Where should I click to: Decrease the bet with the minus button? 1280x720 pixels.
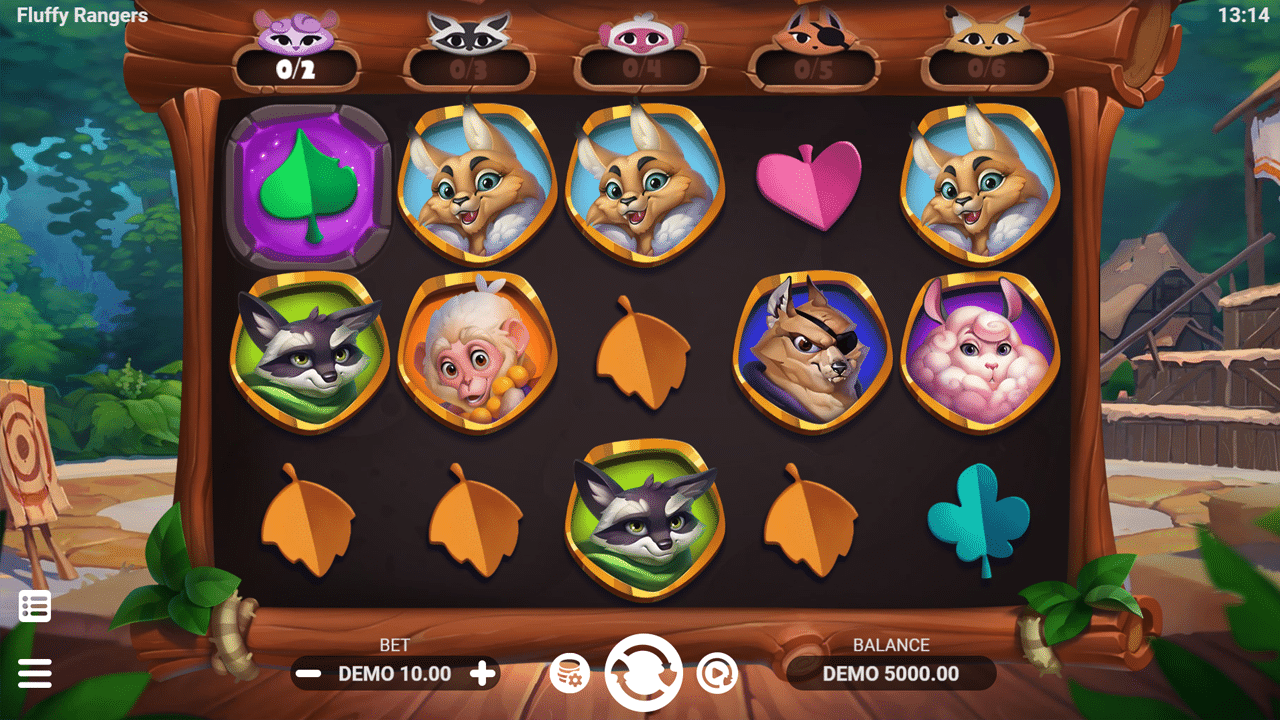(309, 674)
